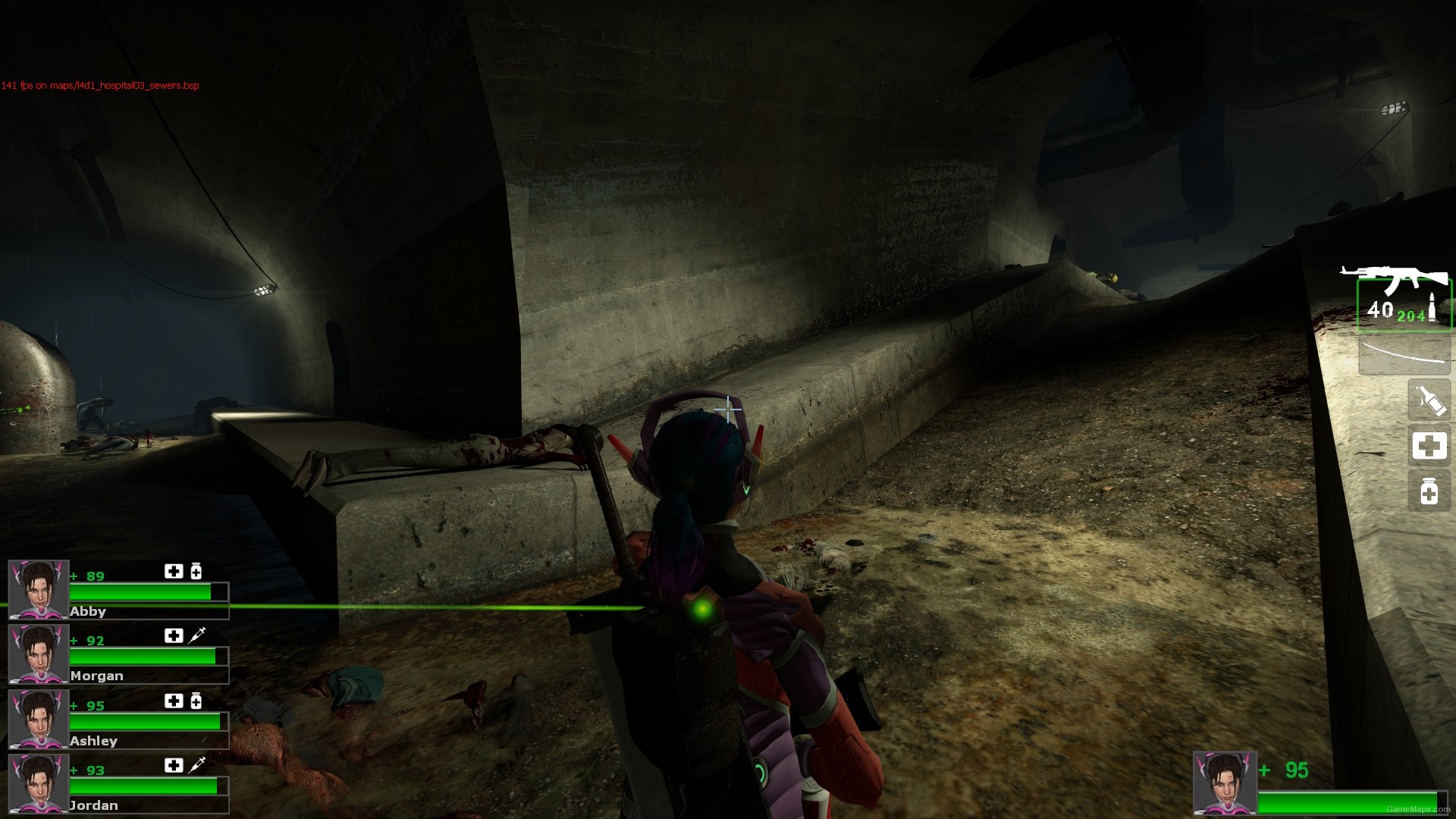Select Ashley's name label
This screenshot has height=819, width=1456.
pos(93,741)
